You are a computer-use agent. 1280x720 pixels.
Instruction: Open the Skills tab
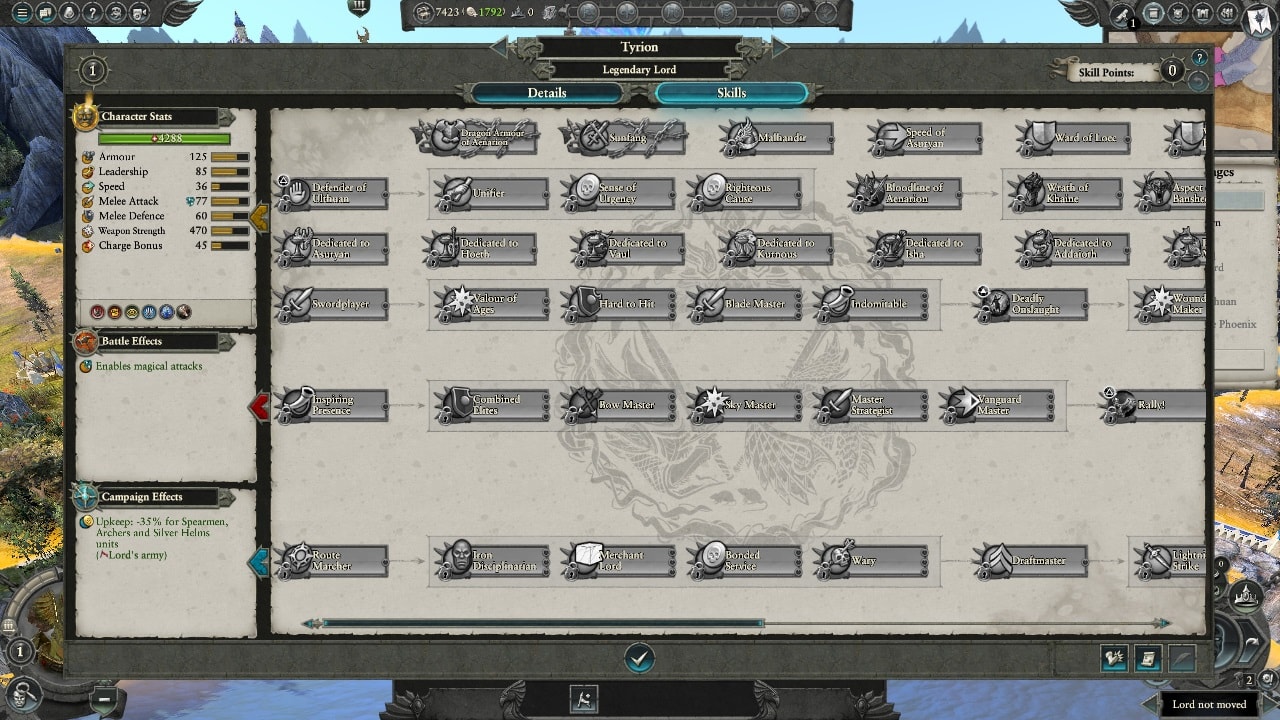(731, 93)
